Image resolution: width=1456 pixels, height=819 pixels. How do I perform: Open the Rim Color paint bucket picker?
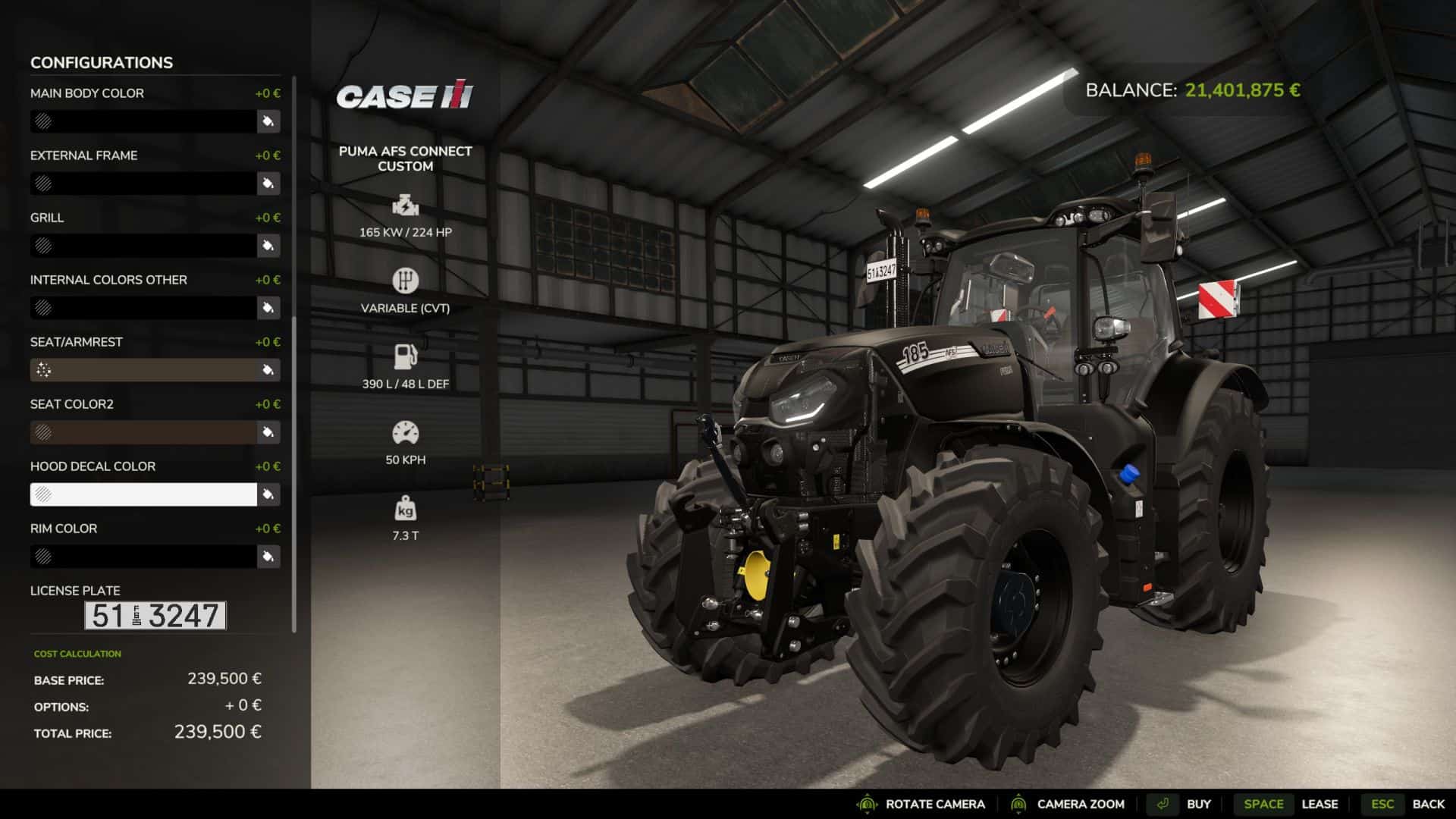click(268, 557)
